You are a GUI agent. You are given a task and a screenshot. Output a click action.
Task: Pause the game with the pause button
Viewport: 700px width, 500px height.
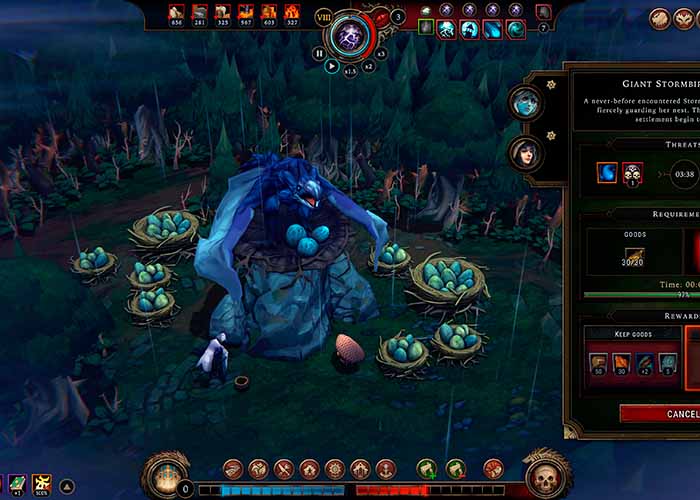(x=320, y=54)
